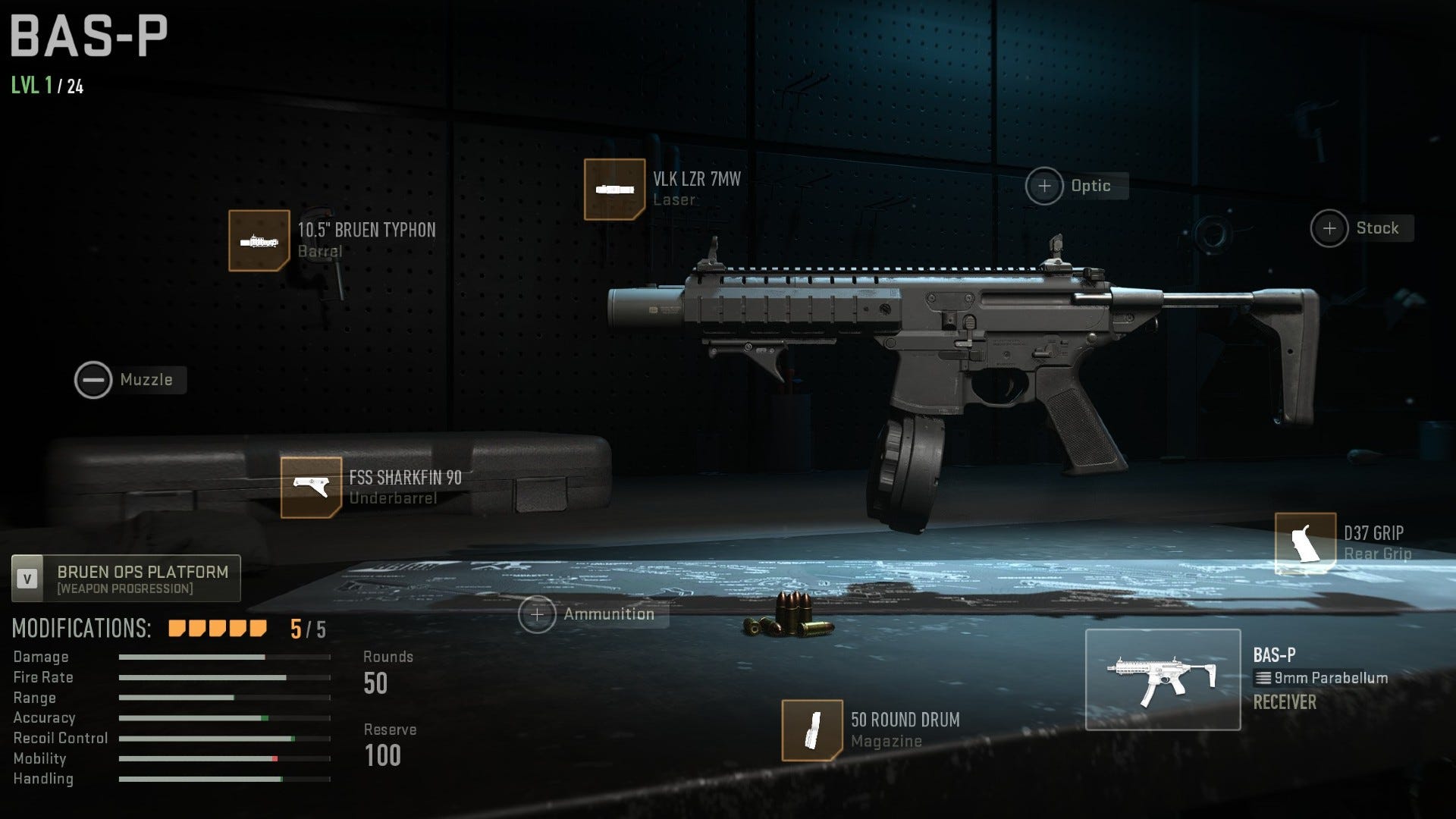Expand the Ammunition slot
Viewport: 1456px width, 819px height.
point(538,614)
